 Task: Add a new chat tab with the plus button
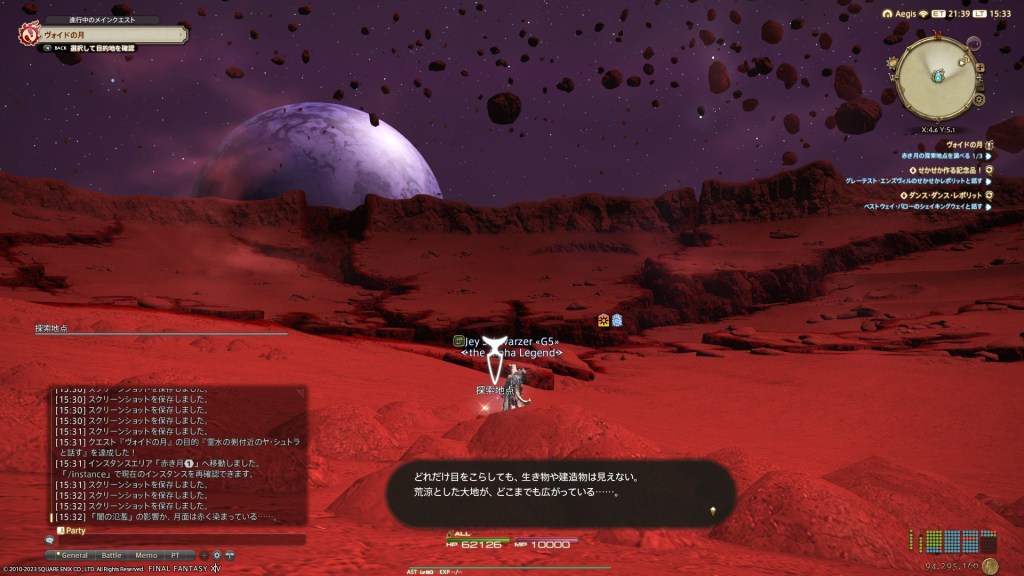pos(204,554)
